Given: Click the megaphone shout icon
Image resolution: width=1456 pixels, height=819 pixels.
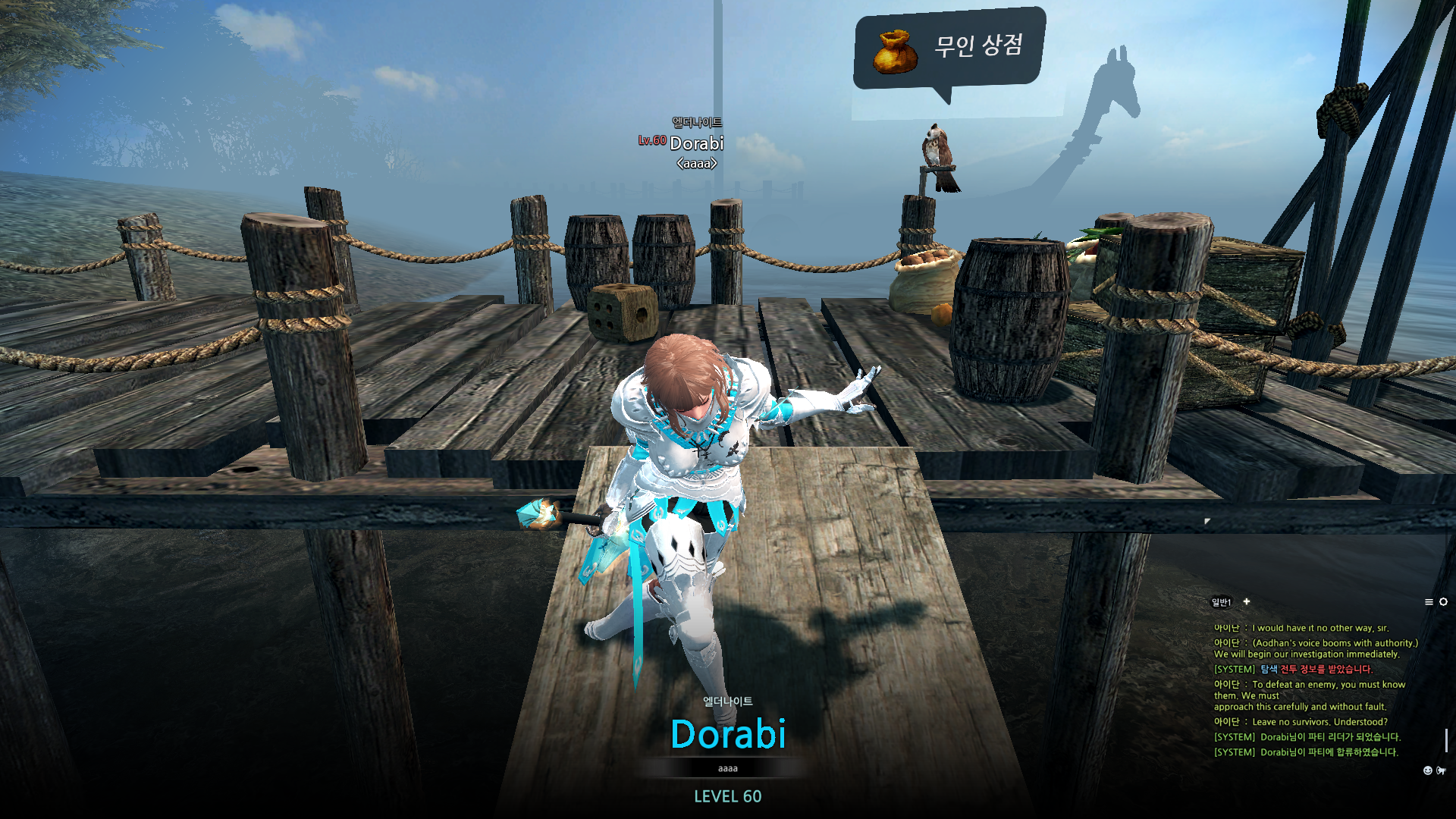Looking at the screenshot, I should pyautogui.click(x=1441, y=770).
